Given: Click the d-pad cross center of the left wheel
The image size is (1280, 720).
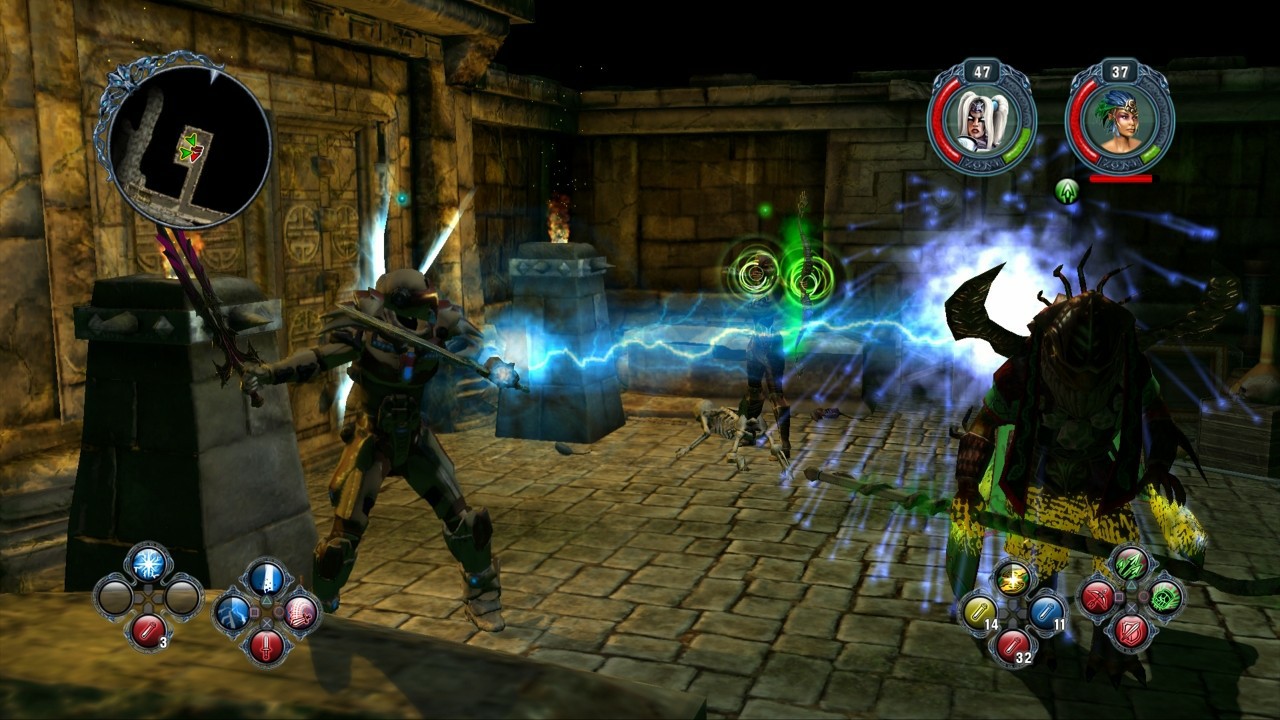Looking at the screenshot, I should tap(148, 599).
